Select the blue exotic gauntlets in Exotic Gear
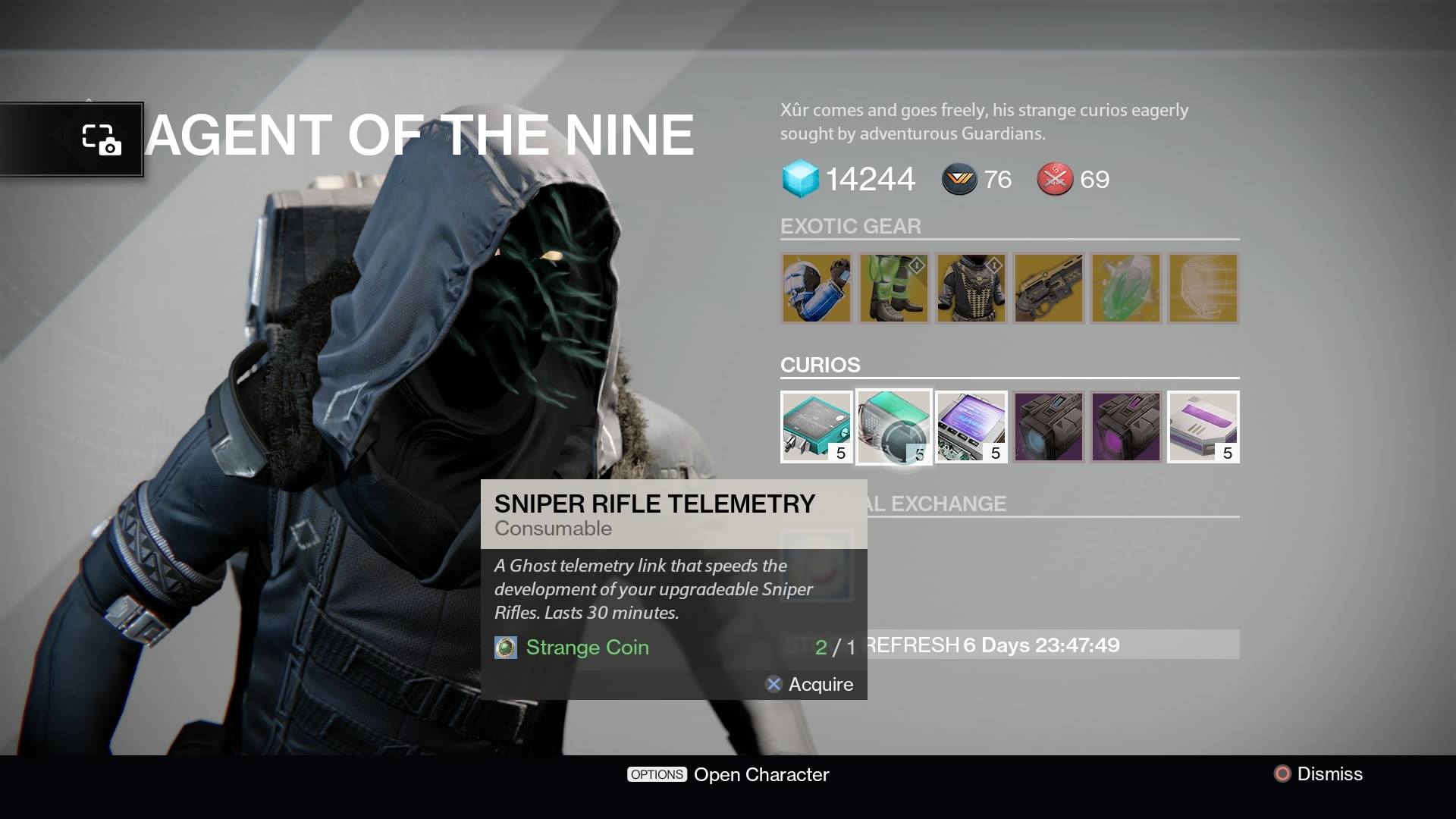Image resolution: width=1456 pixels, height=819 pixels. (817, 288)
